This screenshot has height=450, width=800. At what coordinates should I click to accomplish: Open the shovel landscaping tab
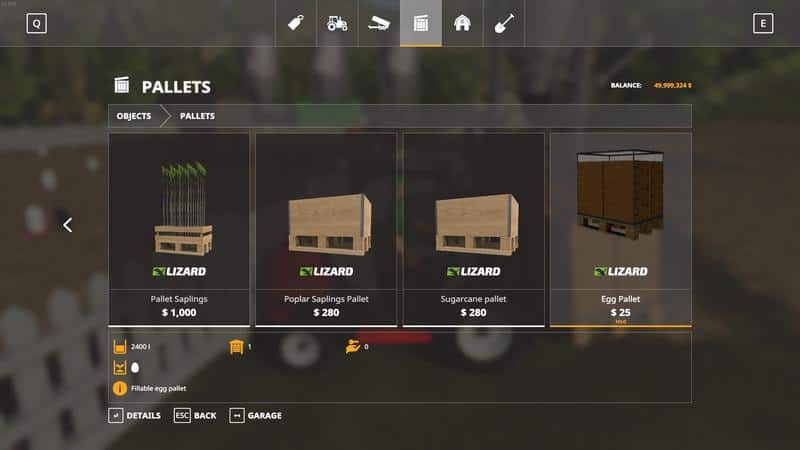coord(504,22)
